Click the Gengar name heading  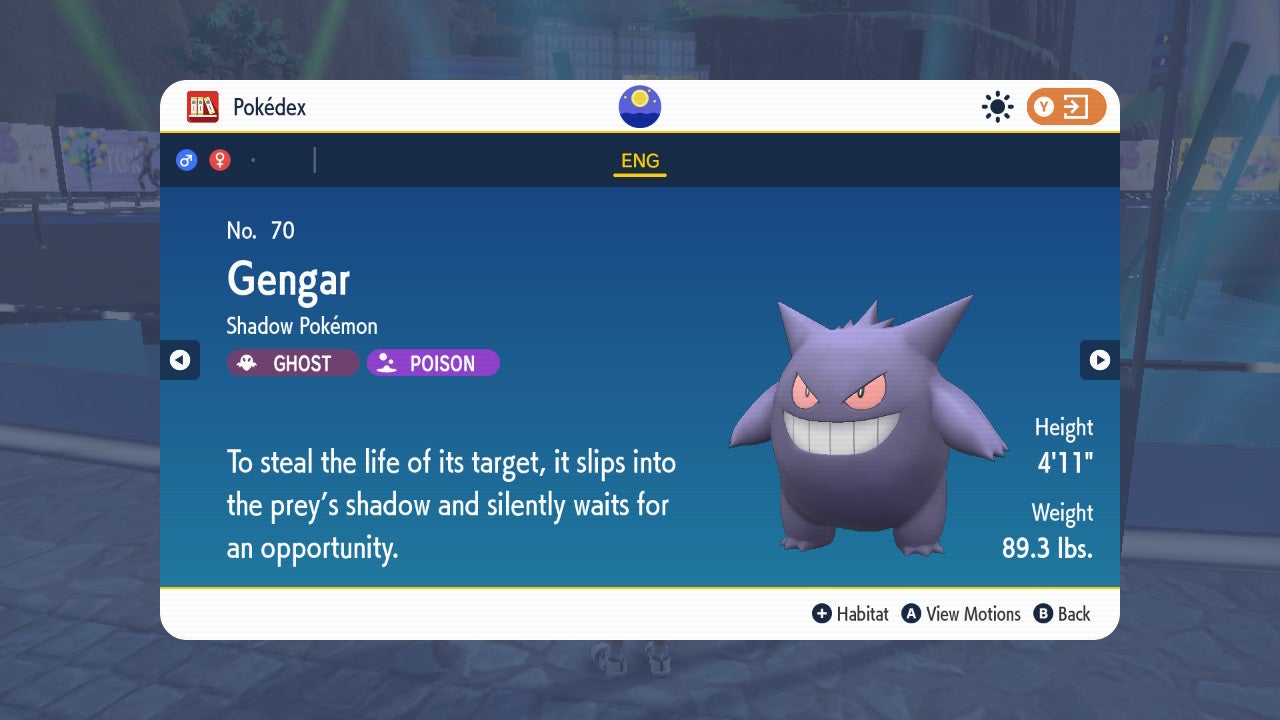(288, 281)
